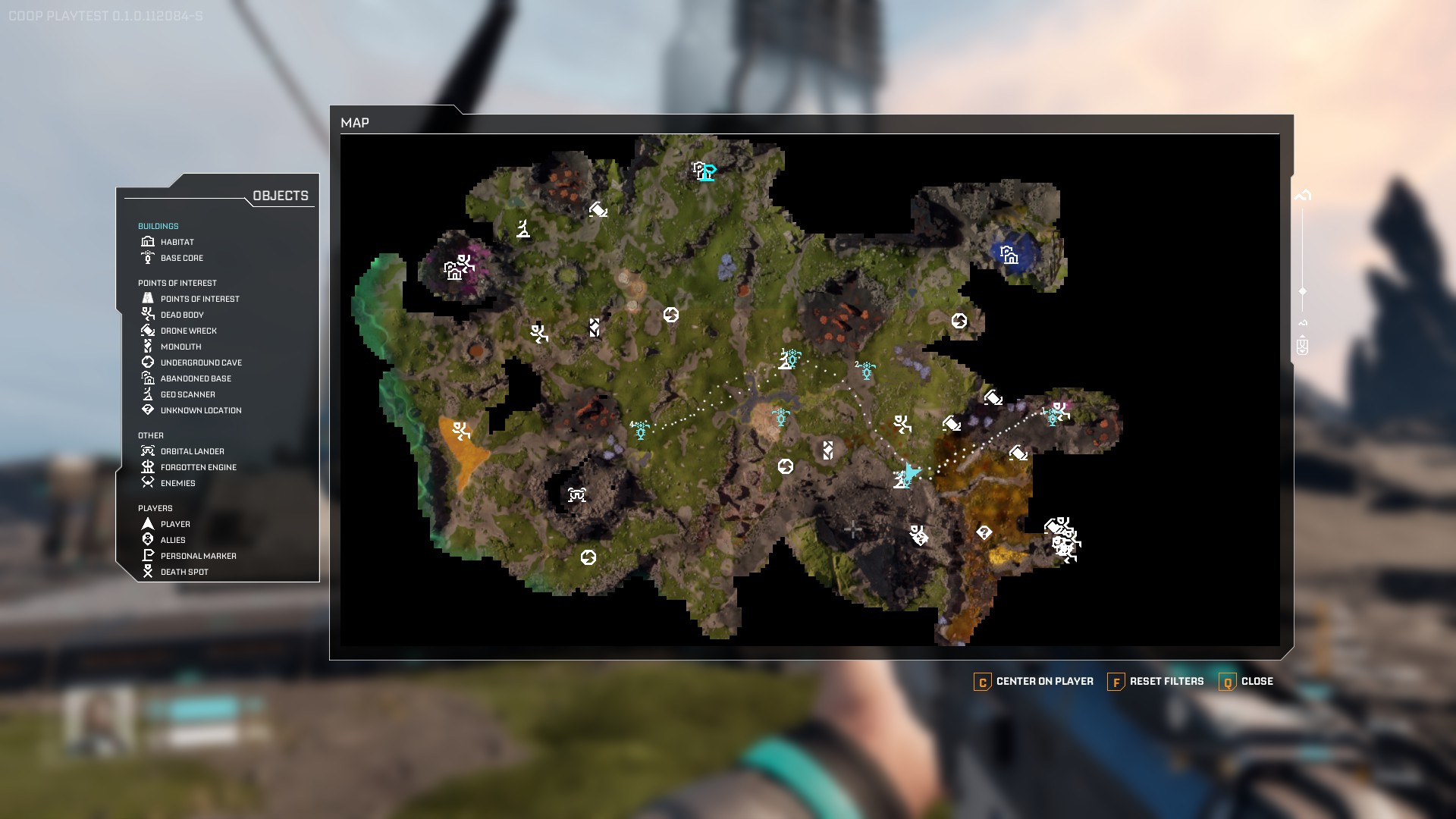Image resolution: width=1456 pixels, height=819 pixels.
Task: Toggle the Drone Wreck filter
Action: (x=188, y=331)
